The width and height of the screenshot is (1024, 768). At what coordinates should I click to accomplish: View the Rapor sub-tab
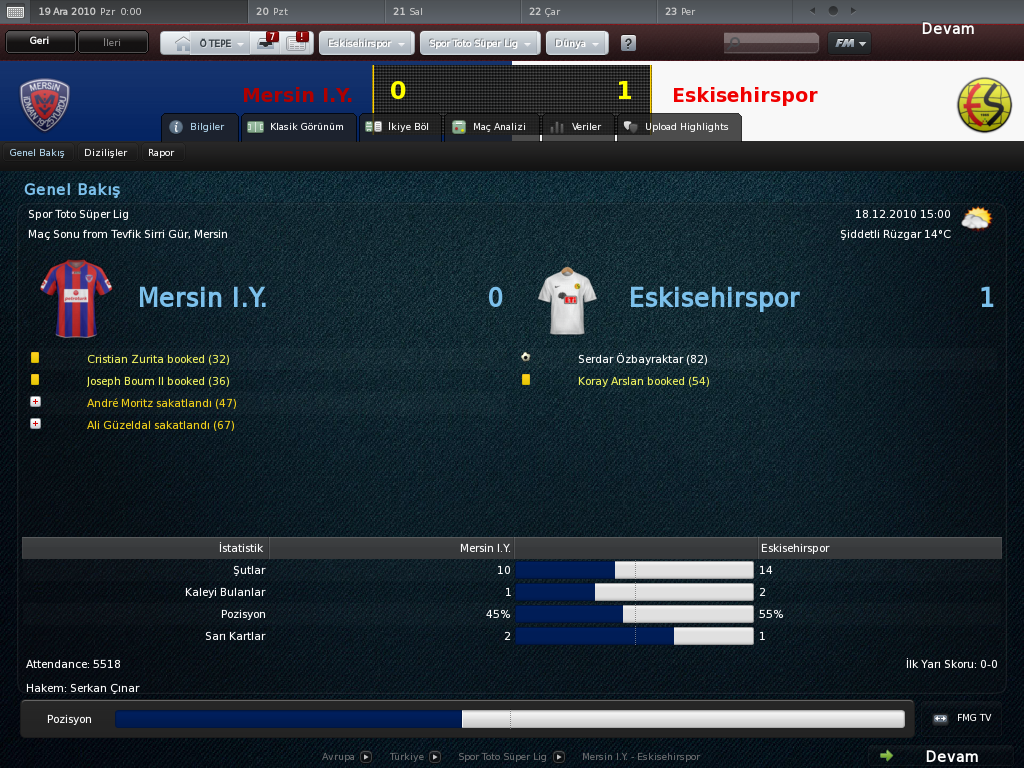tap(161, 153)
